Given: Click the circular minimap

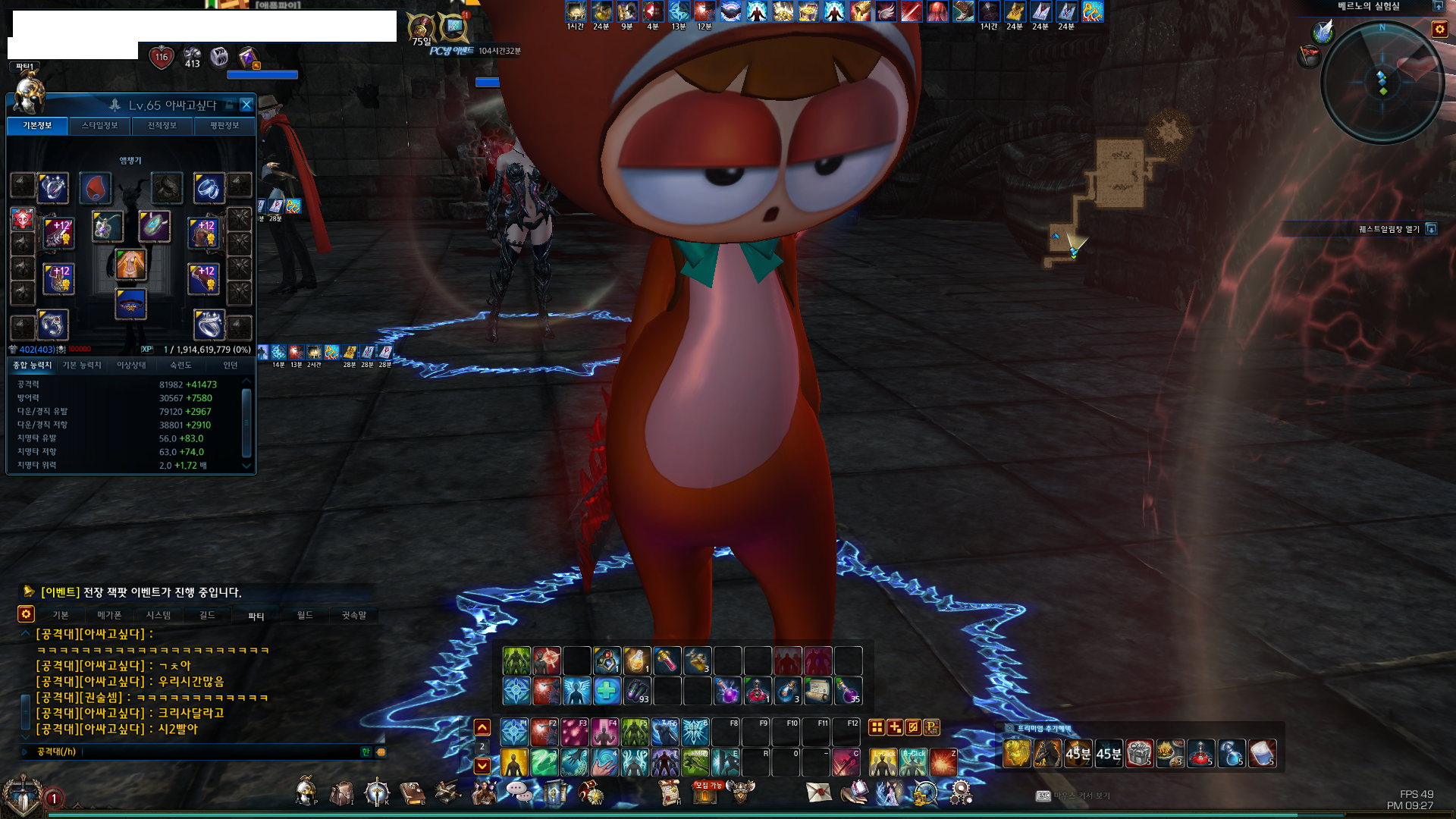Looking at the screenshot, I should point(1382,82).
